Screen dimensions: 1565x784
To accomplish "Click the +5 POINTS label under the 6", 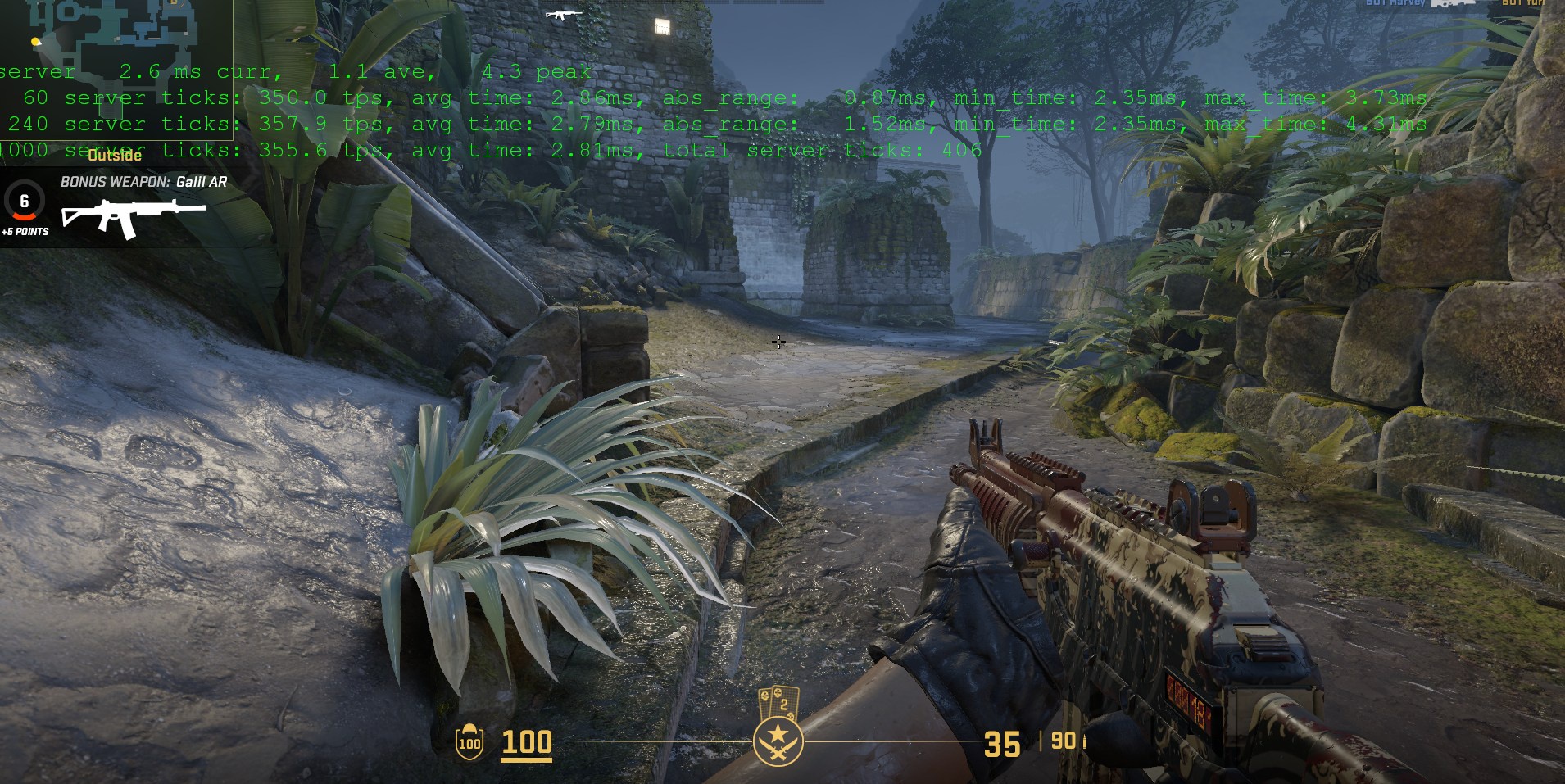I will (25, 232).
